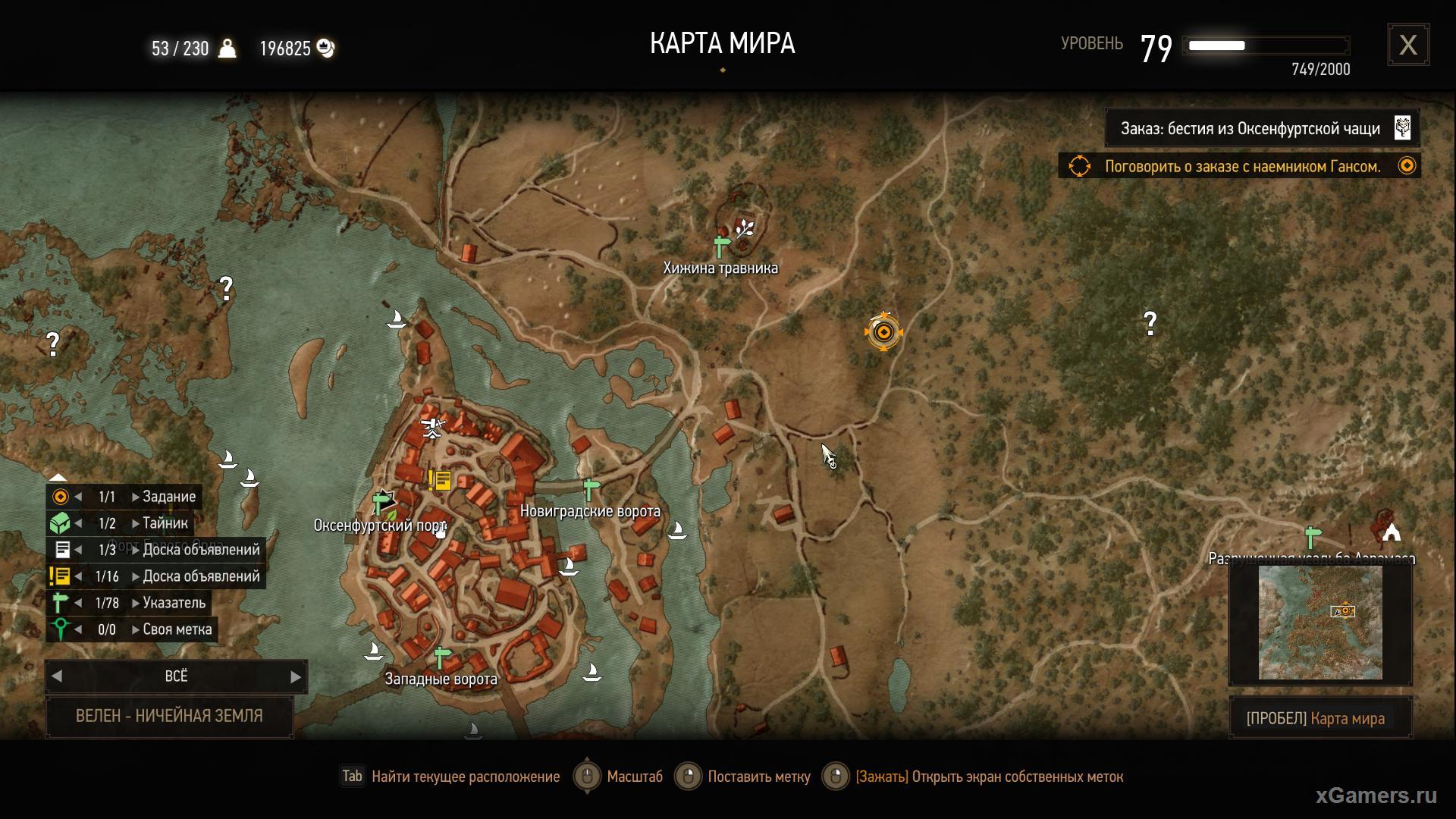The height and width of the screenshot is (819, 1456).
Task: Cycle the ВСЁ filter to the previous option
Action: (x=57, y=676)
